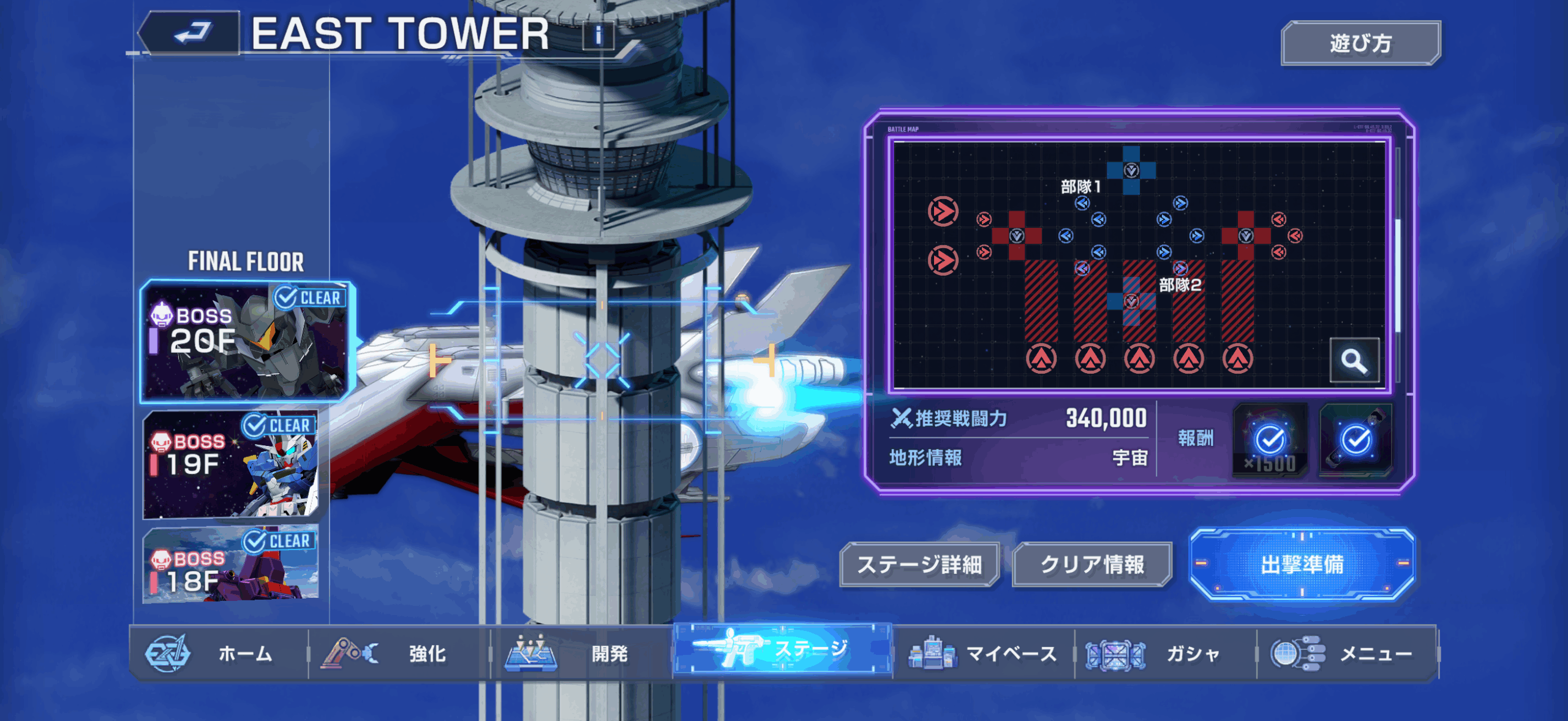Viewport: 1568px width, 721px height.
Task: Go to ホーム home screen
Action: (218, 654)
